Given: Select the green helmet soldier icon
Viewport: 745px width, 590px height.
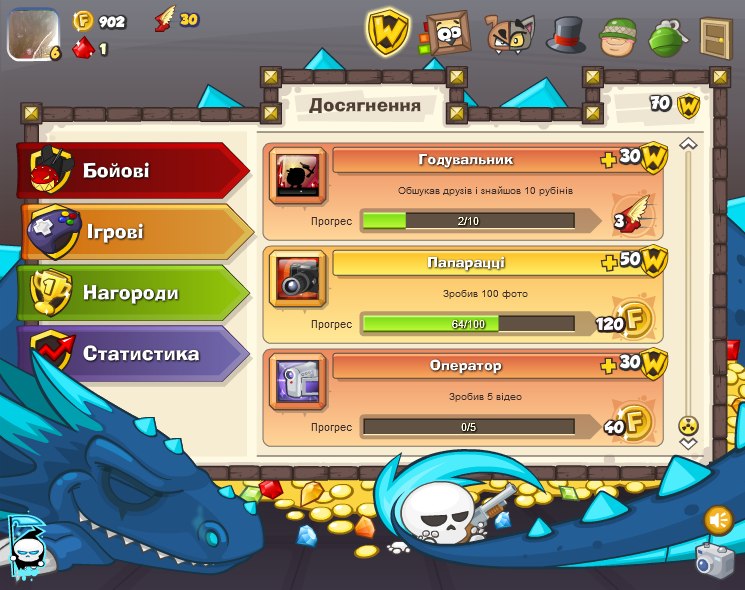Looking at the screenshot, I should pos(618,36).
